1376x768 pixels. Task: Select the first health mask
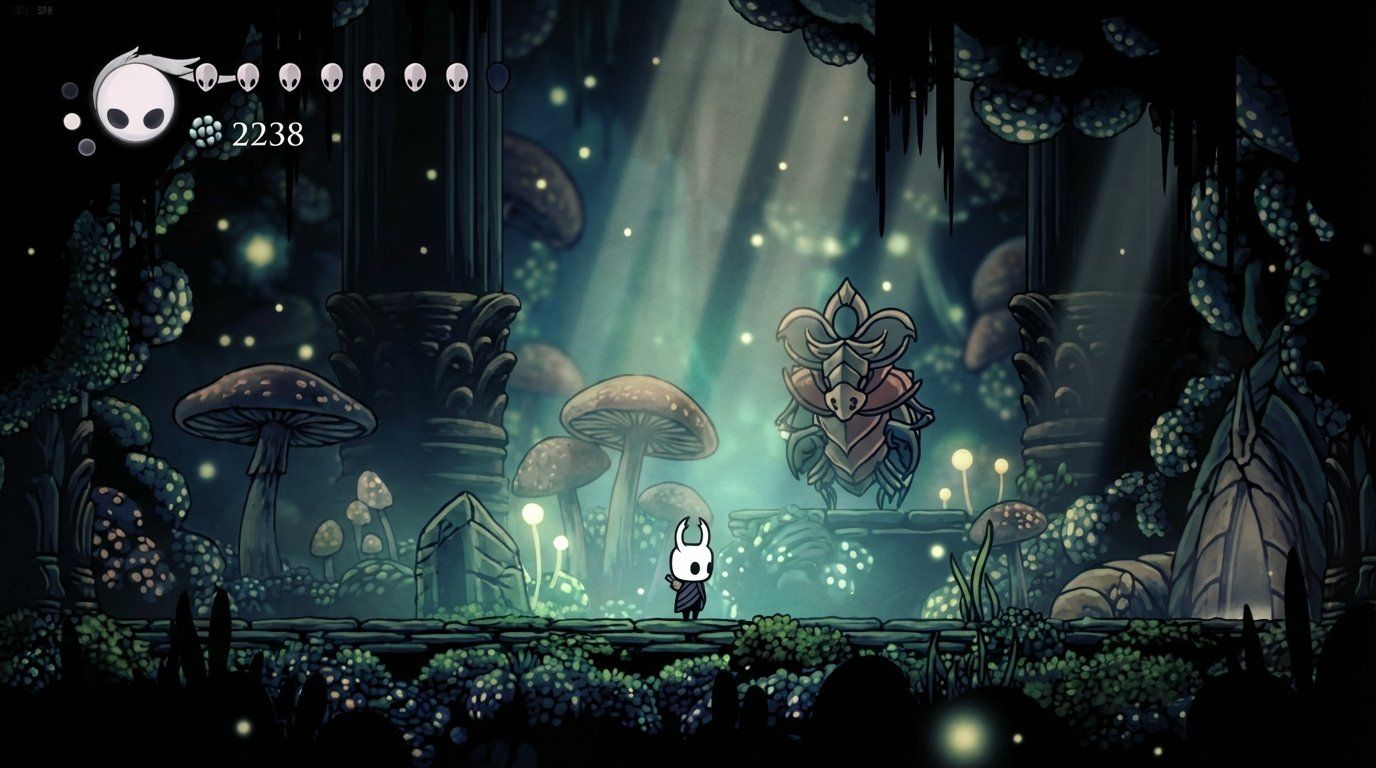(x=207, y=75)
